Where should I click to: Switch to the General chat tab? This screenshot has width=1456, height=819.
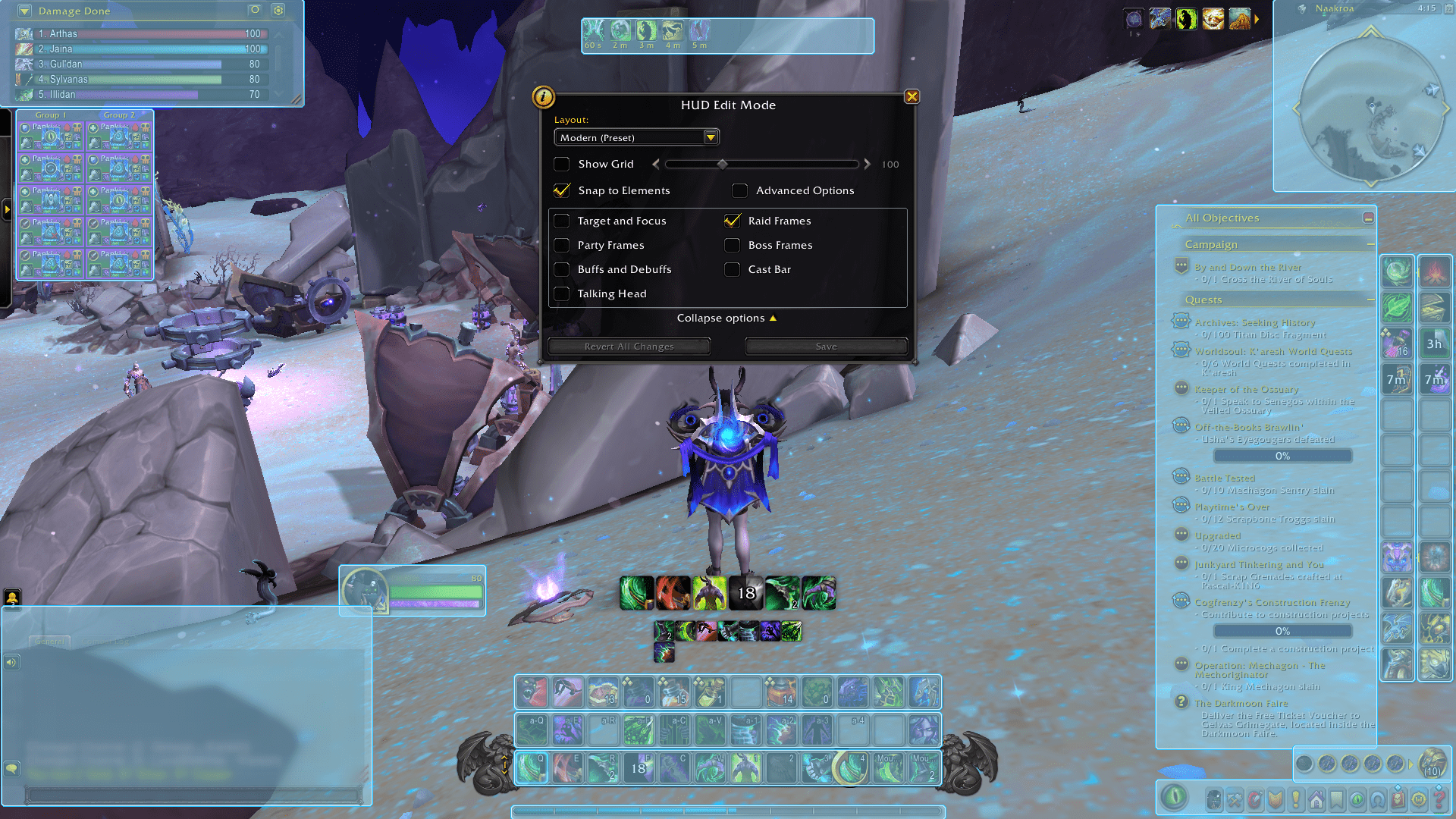[50, 641]
